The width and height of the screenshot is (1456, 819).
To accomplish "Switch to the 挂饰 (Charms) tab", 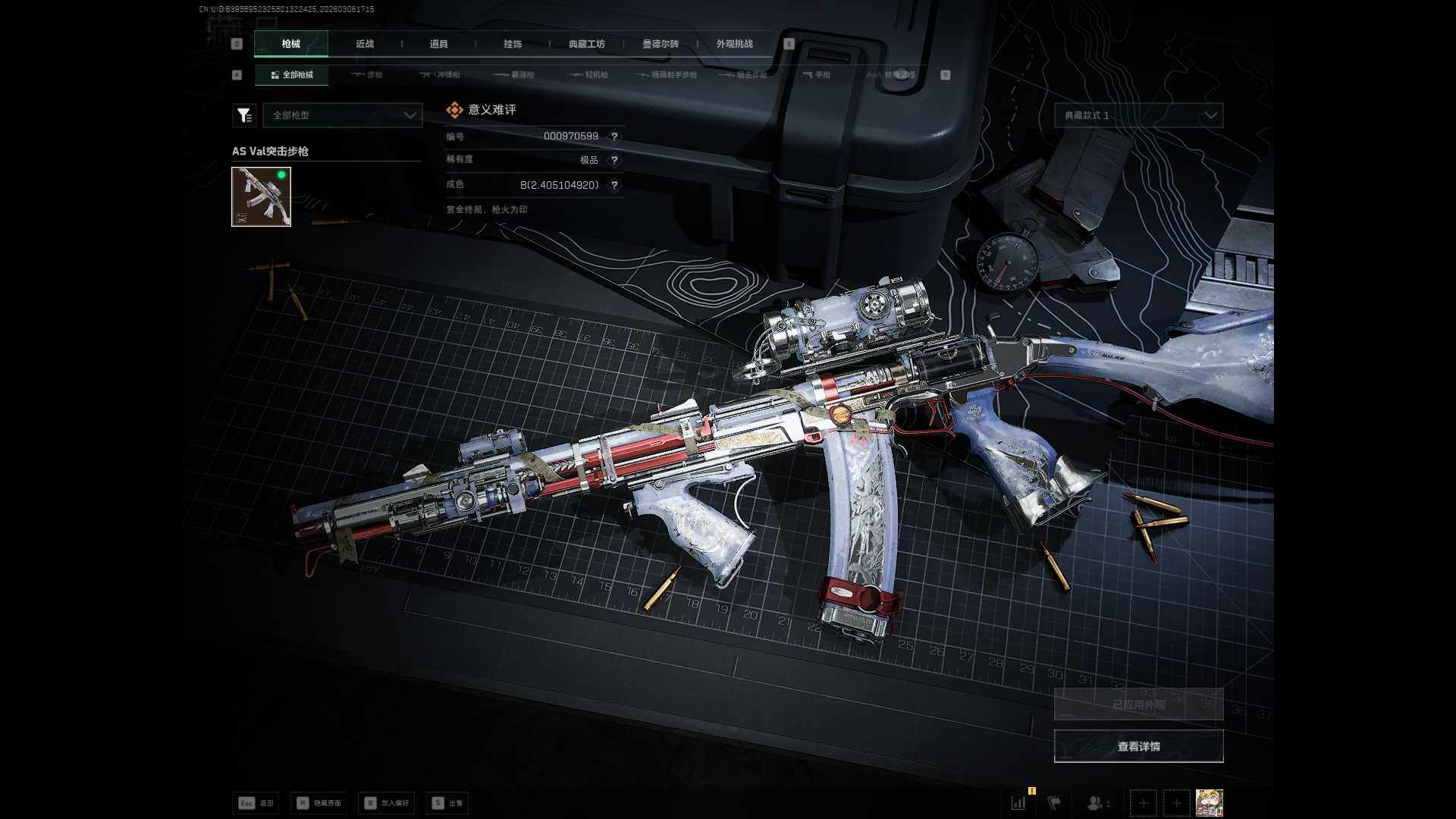I will tap(513, 44).
